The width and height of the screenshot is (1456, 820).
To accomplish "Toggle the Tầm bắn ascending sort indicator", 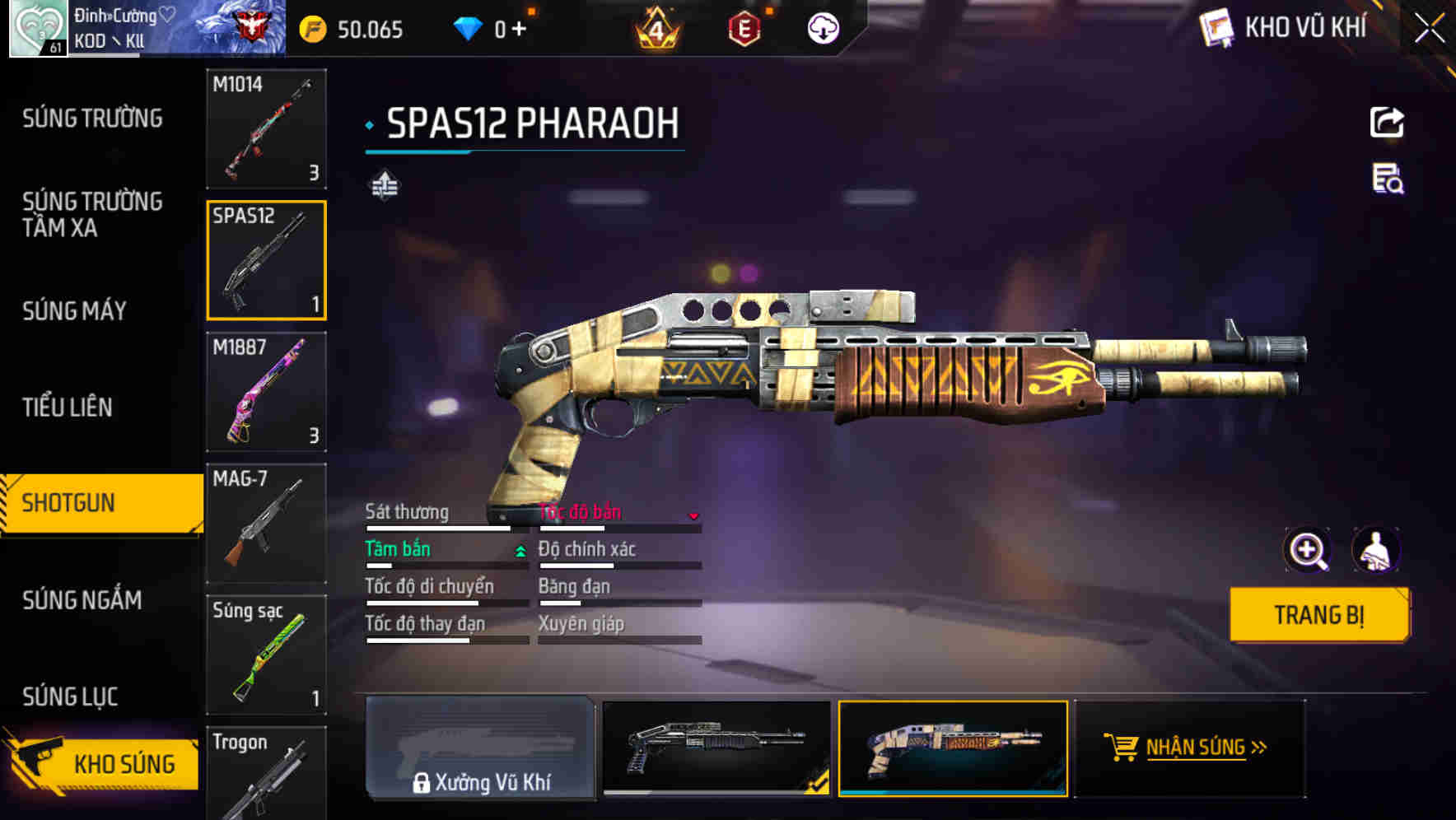I will tap(519, 552).
